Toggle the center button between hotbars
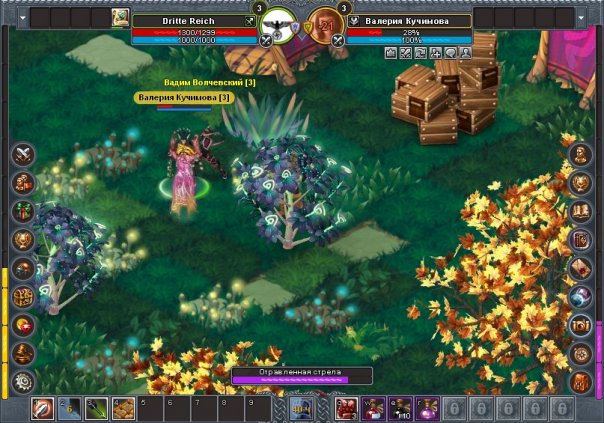The height and width of the screenshot is (423, 604). pyautogui.click(x=301, y=408)
